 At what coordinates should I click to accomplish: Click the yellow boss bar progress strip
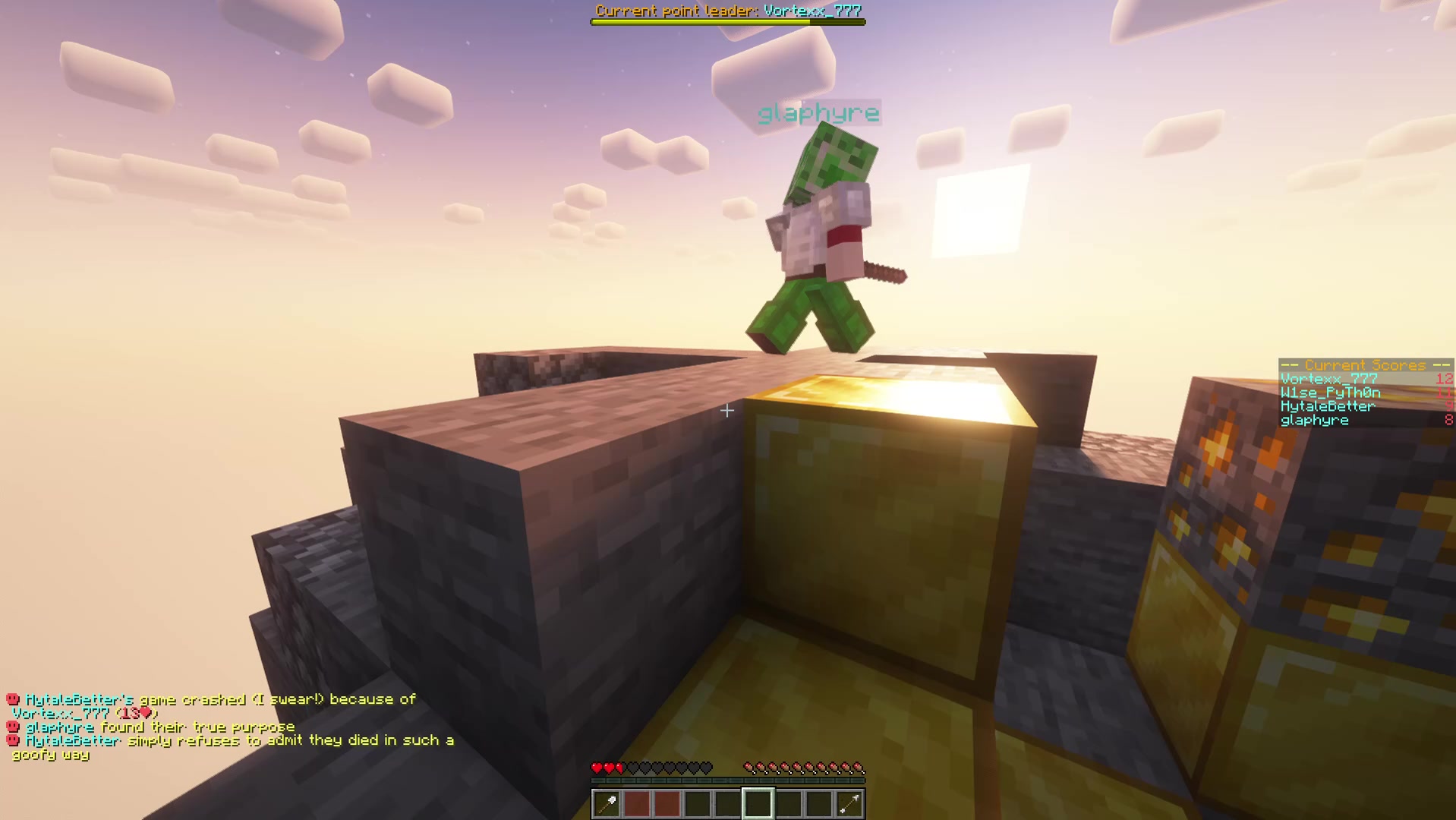tap(698, 21)
